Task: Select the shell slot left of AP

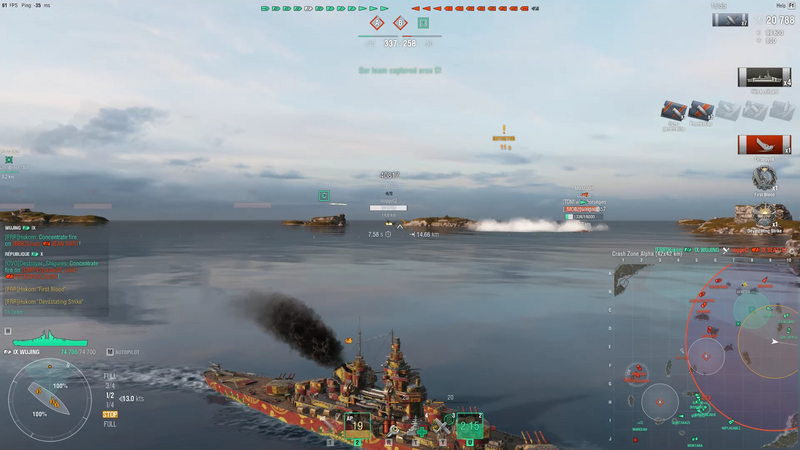Action: (329, 427)
